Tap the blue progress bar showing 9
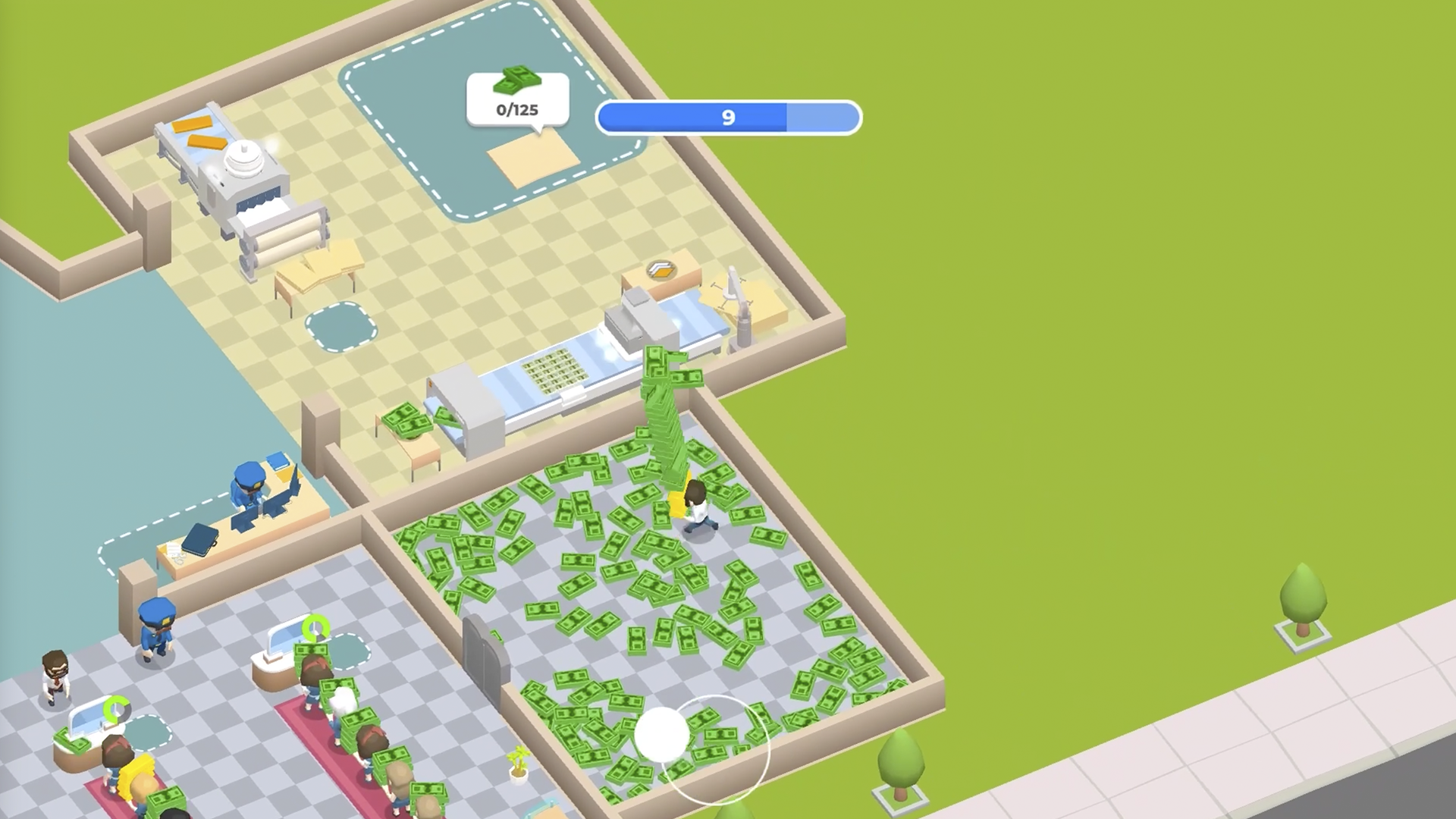Screen dimensions: 1456x819 point(728,117)
